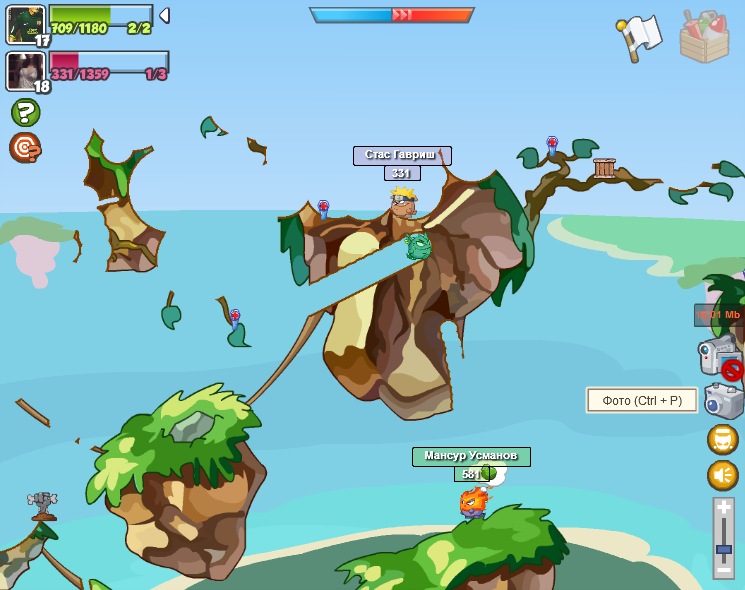Mute sound with the speaker button

click(x=723, y=475)
